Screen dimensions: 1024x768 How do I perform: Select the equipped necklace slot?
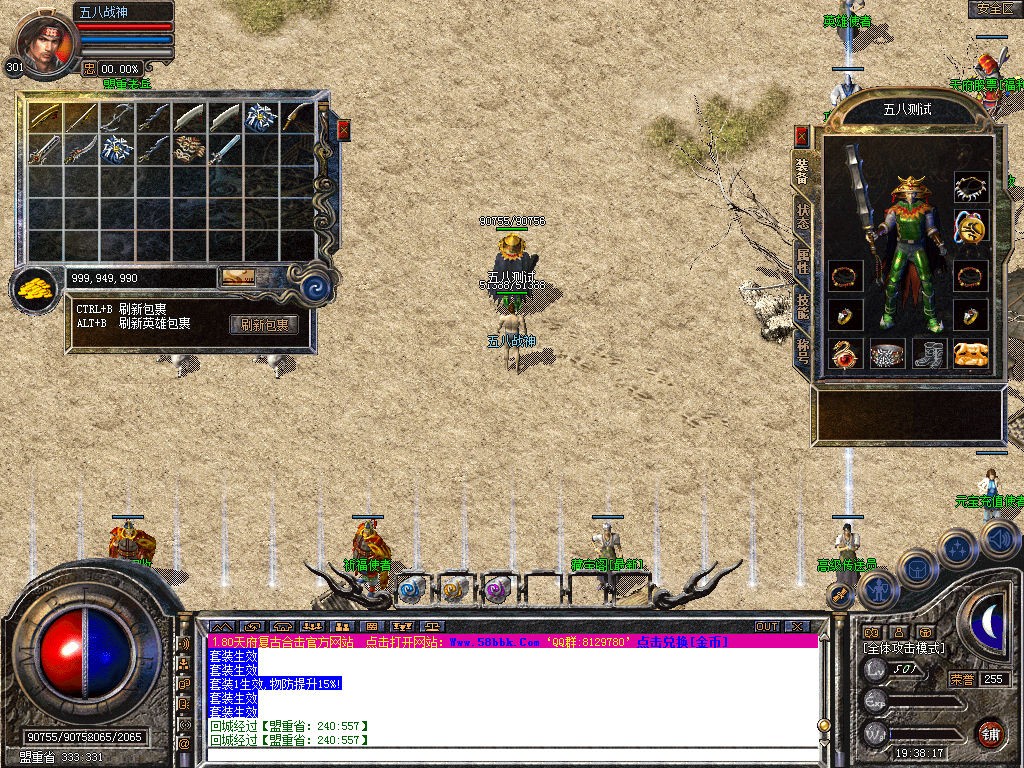click(x=970, y=187)
